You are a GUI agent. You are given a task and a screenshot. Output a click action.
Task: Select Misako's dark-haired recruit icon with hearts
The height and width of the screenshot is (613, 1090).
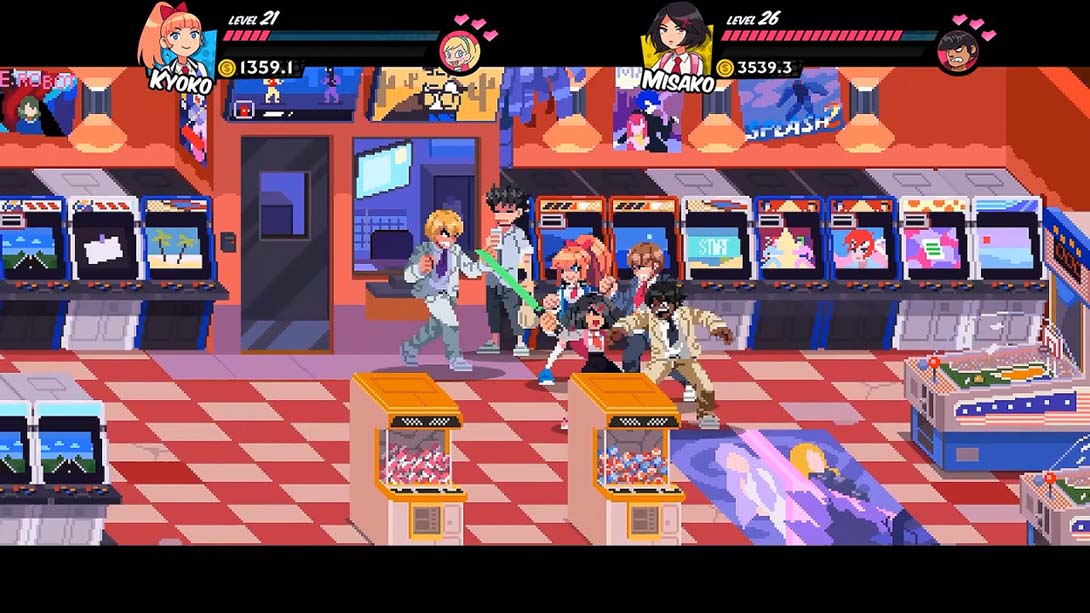pyautogui.click(x=957, y=50)
